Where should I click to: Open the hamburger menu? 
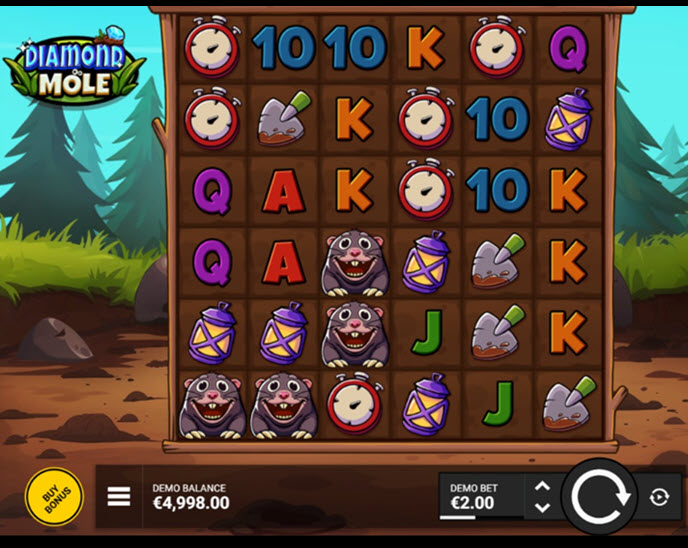(119, 497)
